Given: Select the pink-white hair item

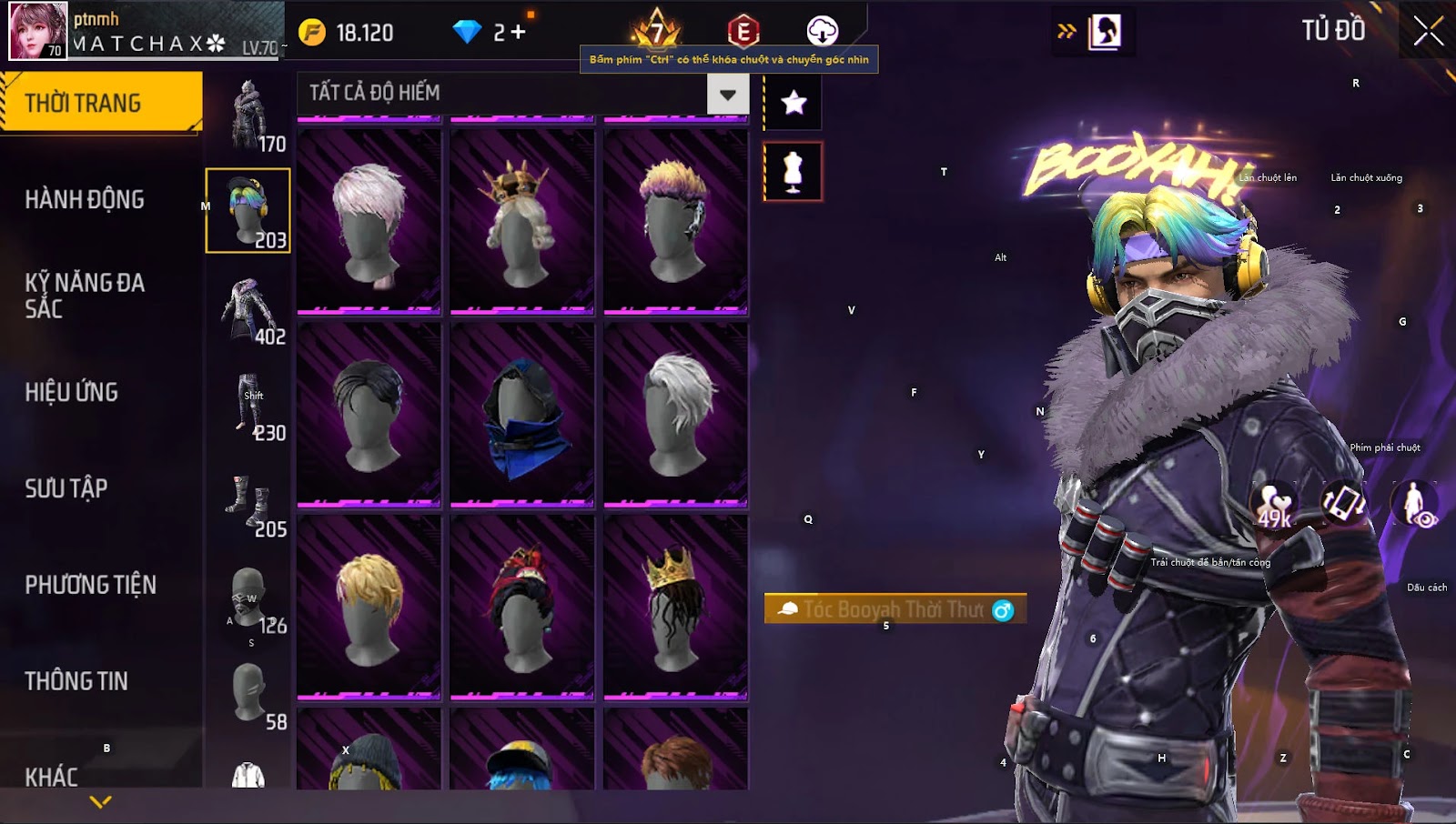Looking at the screenshot, I should [x=369, y=222].
